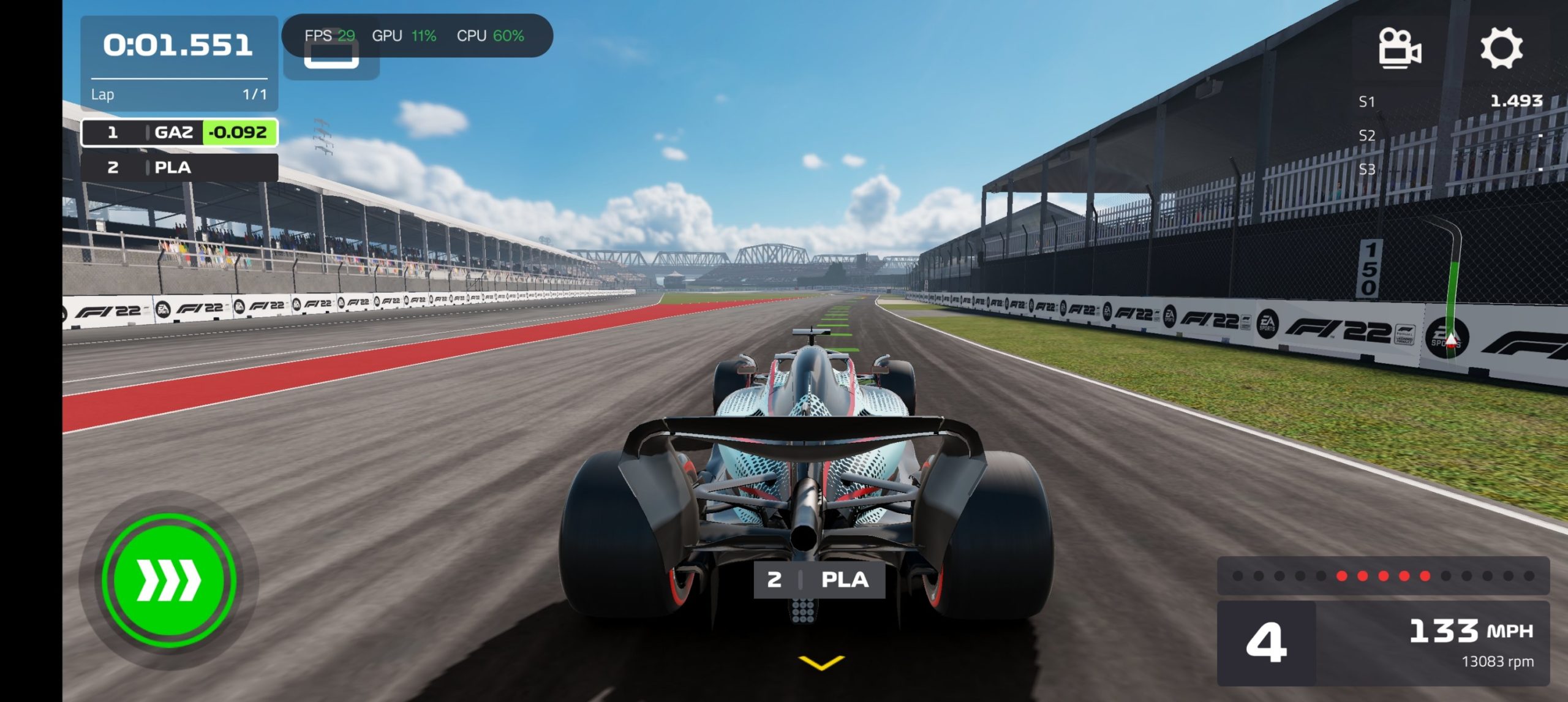Activate the green triple-chevron boost button
The height and width of the screenshot is (702, 1568).
[x=169, y=579]
